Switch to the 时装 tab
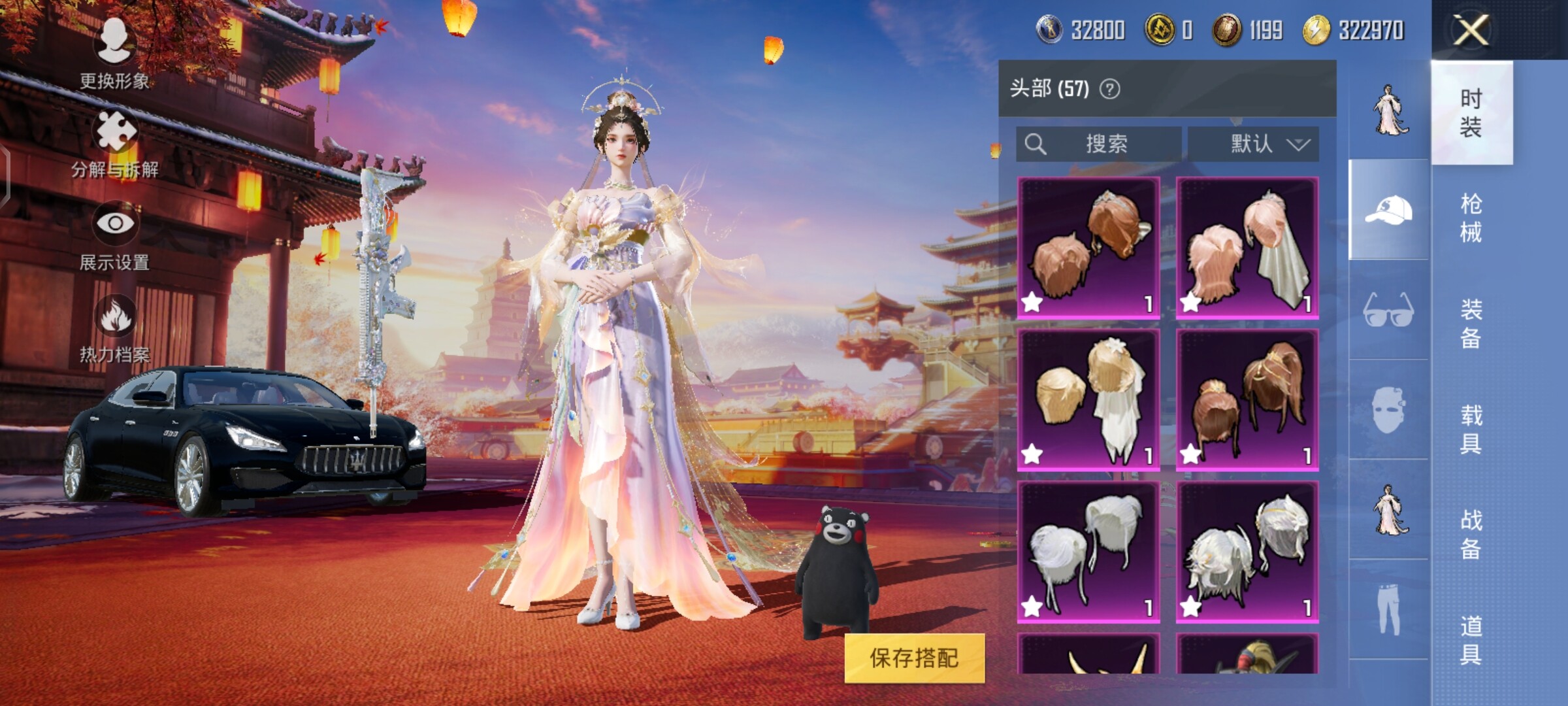This screenshot has width=1568, height=706. coord(1471,112)
